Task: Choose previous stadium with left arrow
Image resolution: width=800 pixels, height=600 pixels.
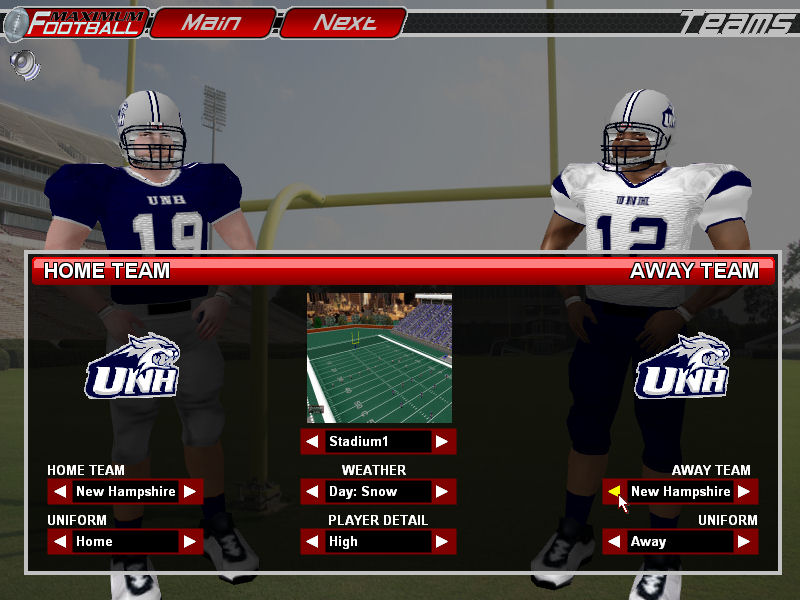Action: click(x=313, y=442)
